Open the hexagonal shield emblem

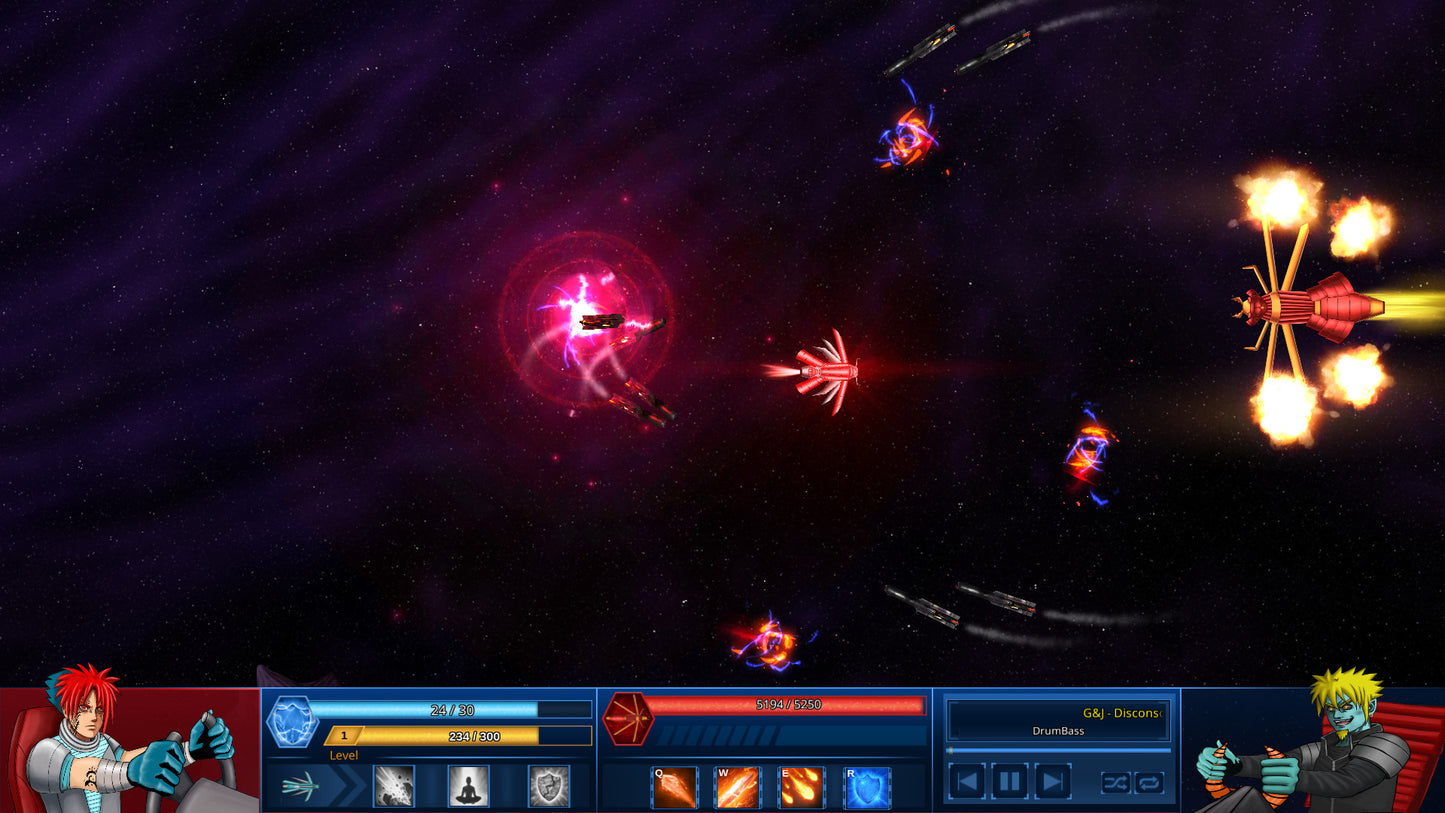click(x=293, y=721)
